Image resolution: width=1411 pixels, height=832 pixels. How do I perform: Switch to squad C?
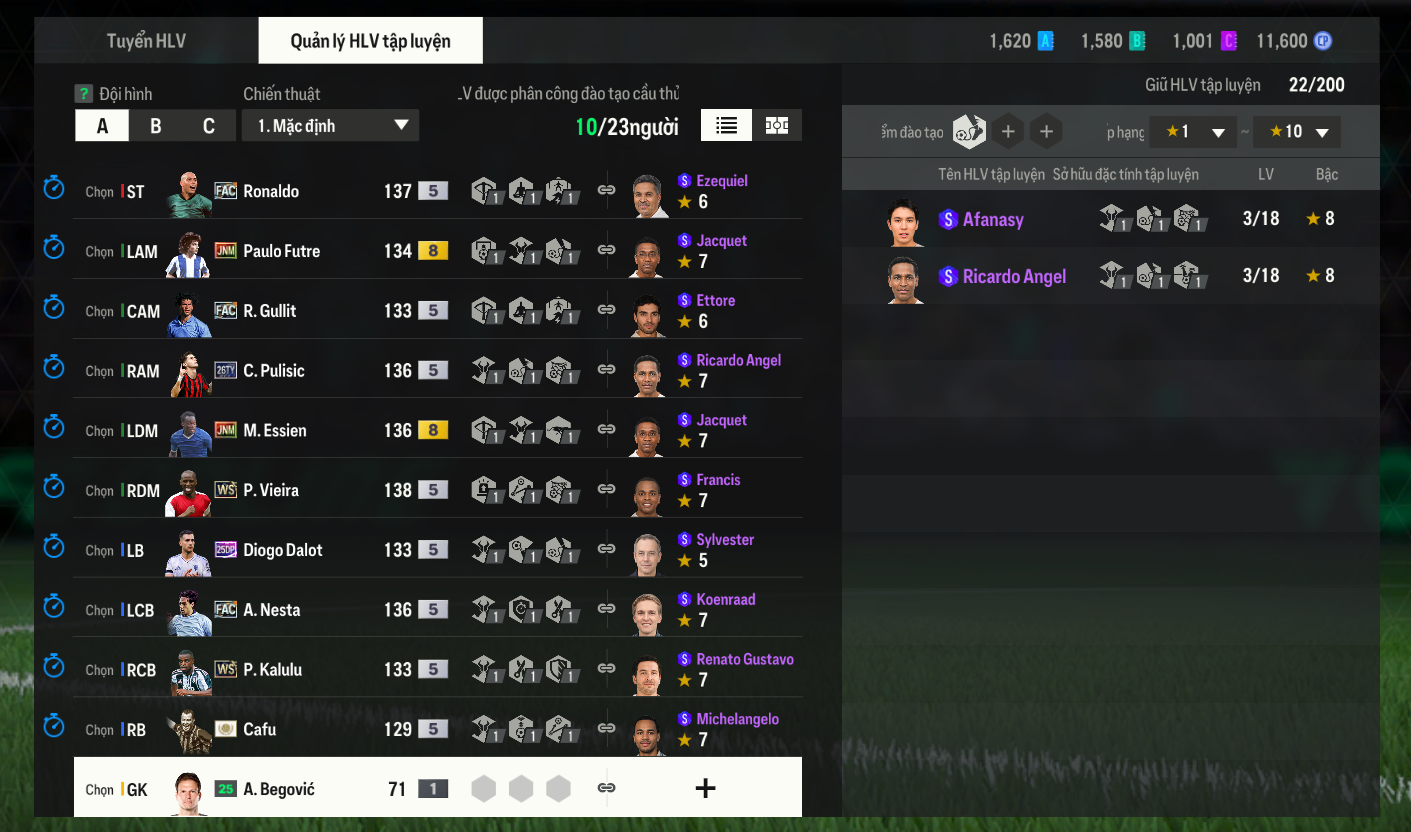208,126
